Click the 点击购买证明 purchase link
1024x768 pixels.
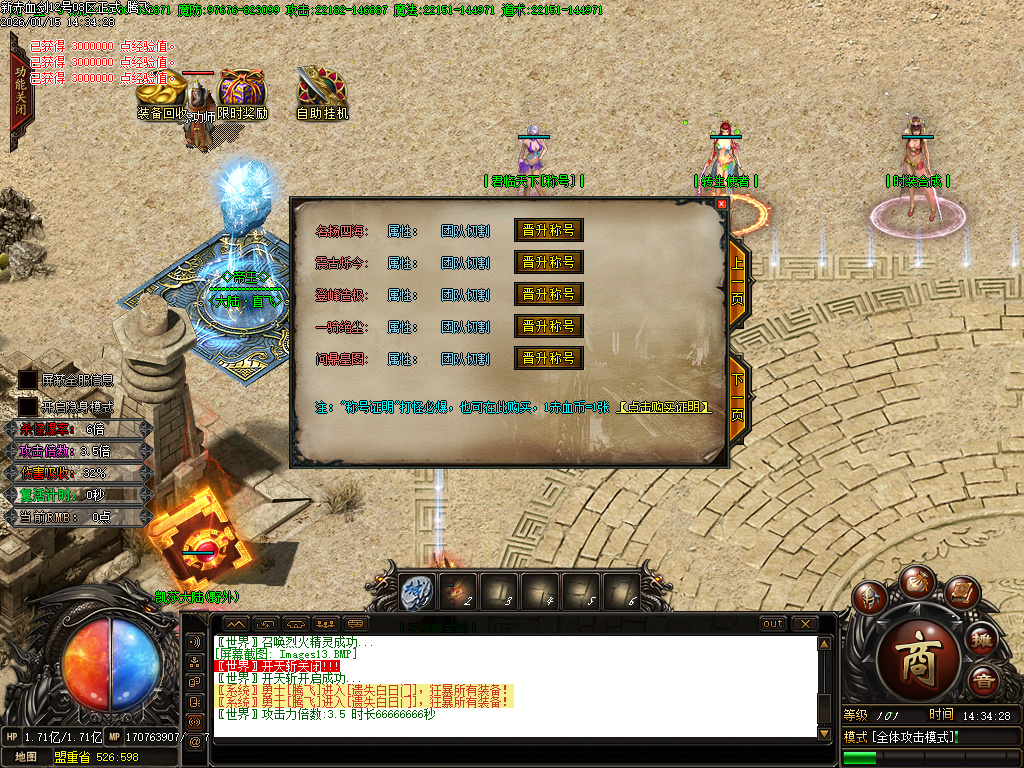pyautogui.click(x=666, y=408)
